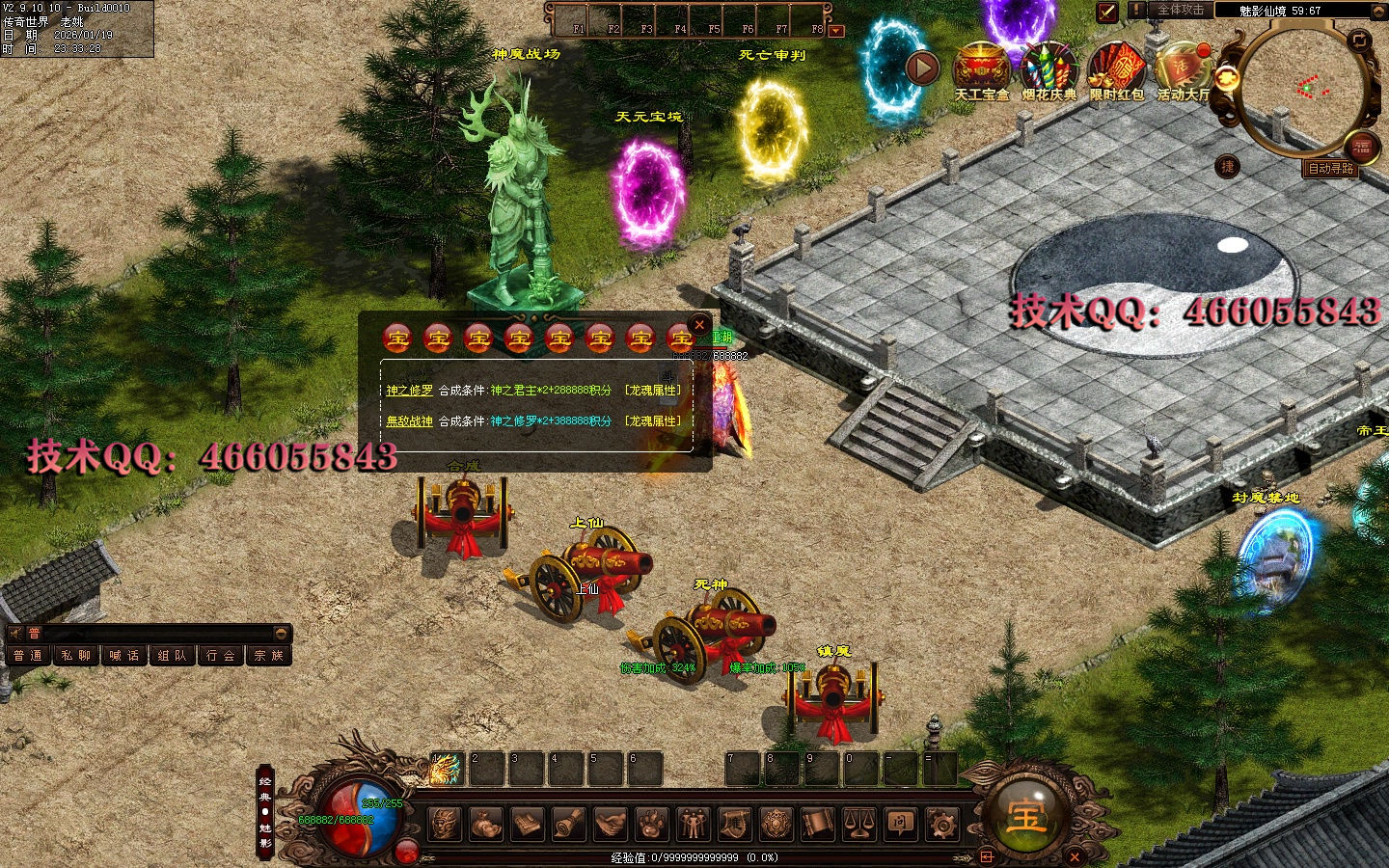Use the skill in hotbar slot 1
Image resolution: width=1389 pixels, height=868 pixels.
pyautogui.click(x=446, y=769)
